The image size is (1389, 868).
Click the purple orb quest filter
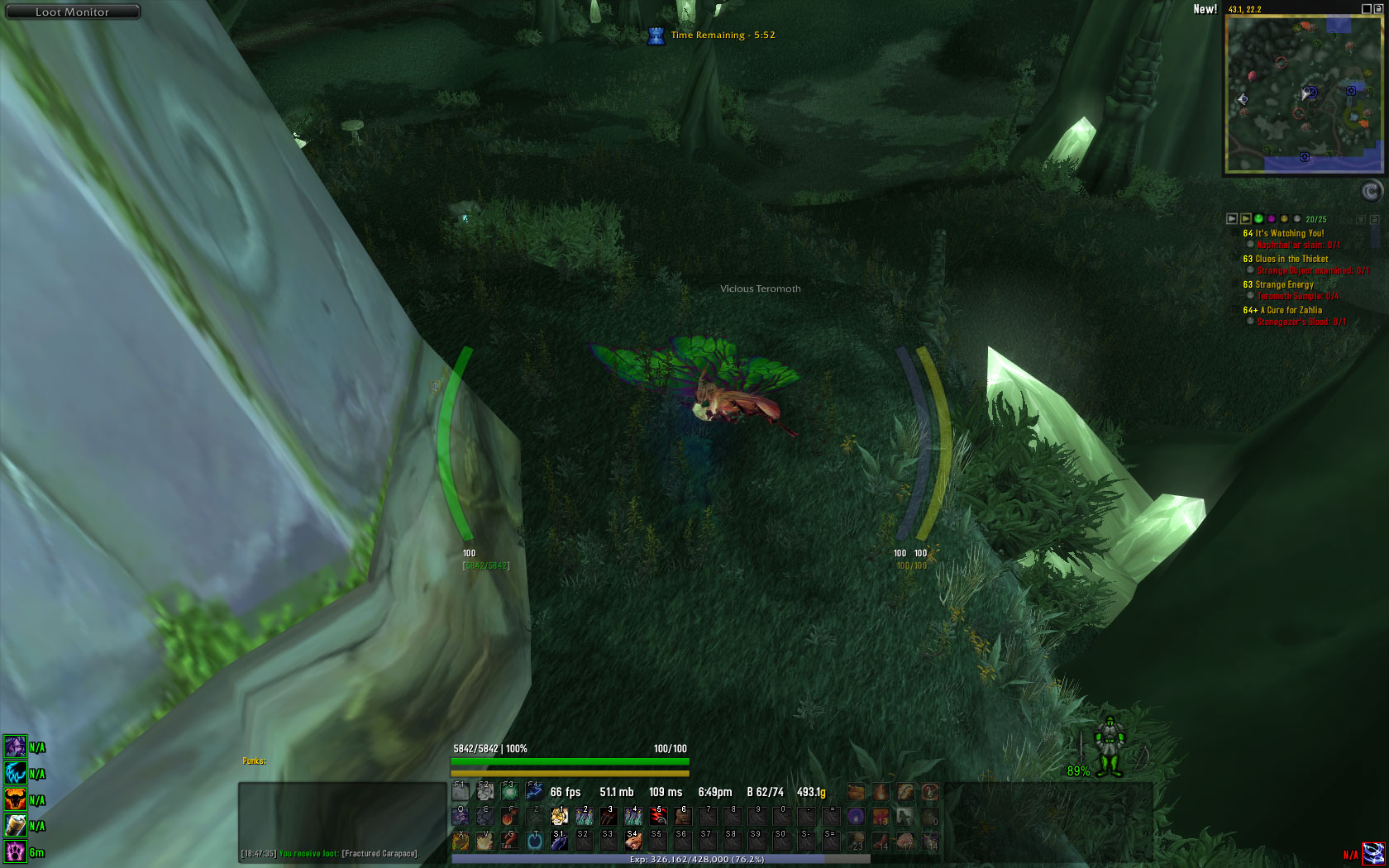(x=1272, y=219)
